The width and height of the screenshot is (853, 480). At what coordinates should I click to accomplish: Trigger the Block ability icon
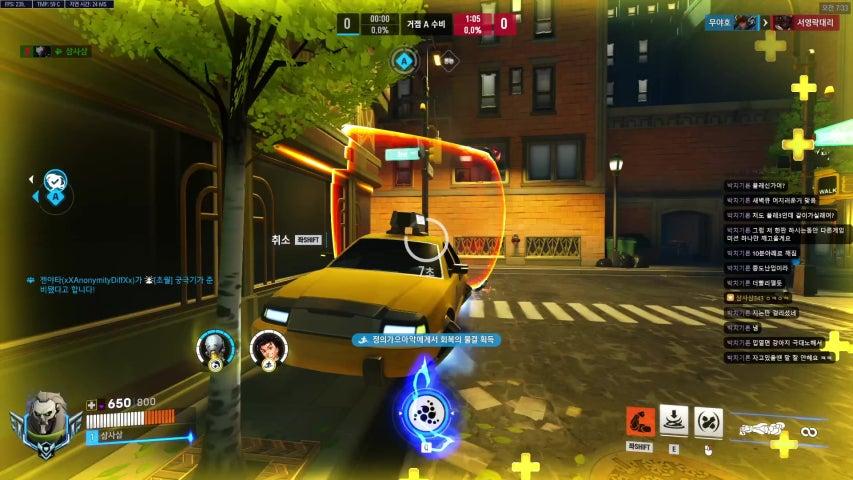[x=708, y=422]
